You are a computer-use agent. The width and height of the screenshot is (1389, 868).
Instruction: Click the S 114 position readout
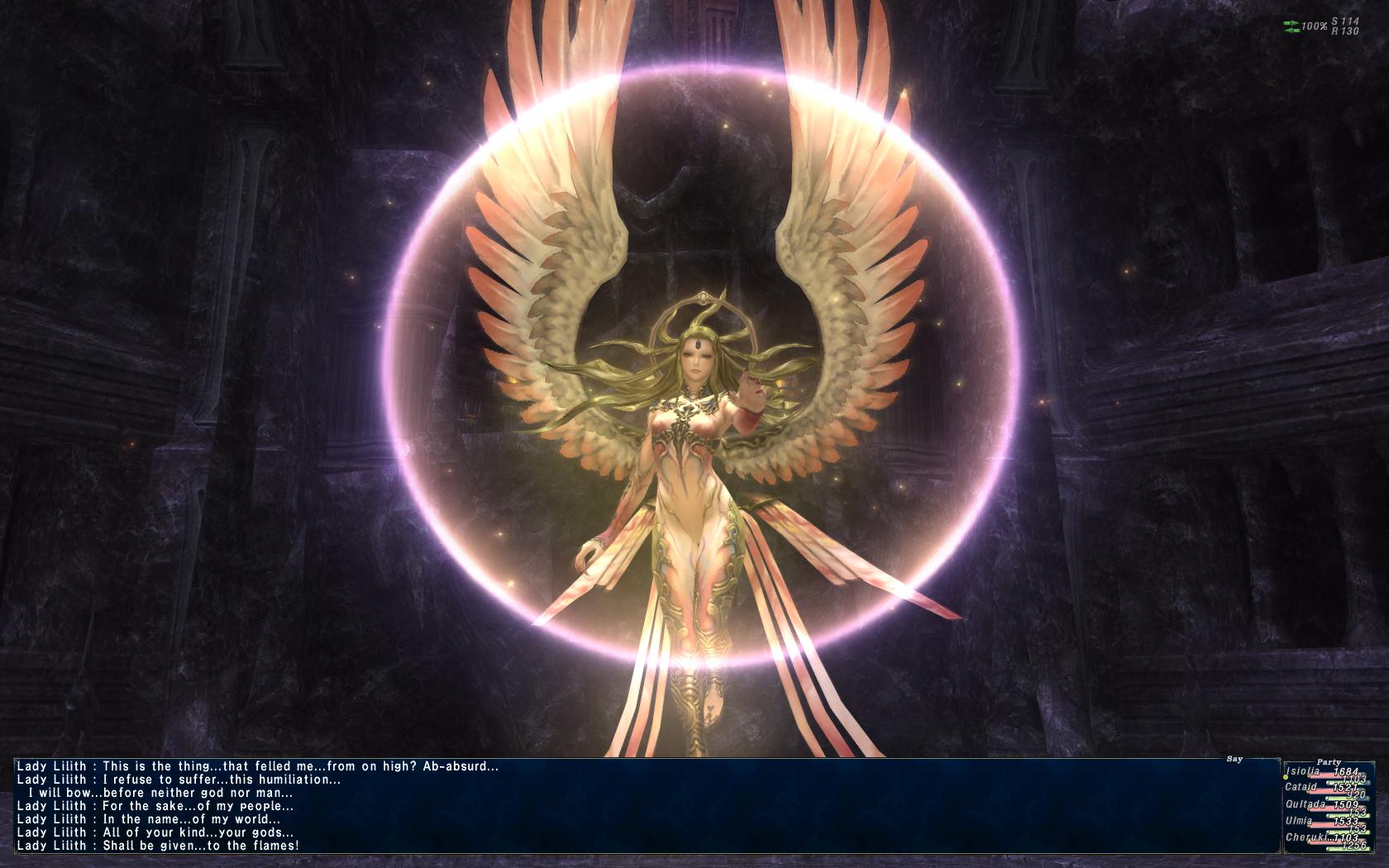[1345, 21]
